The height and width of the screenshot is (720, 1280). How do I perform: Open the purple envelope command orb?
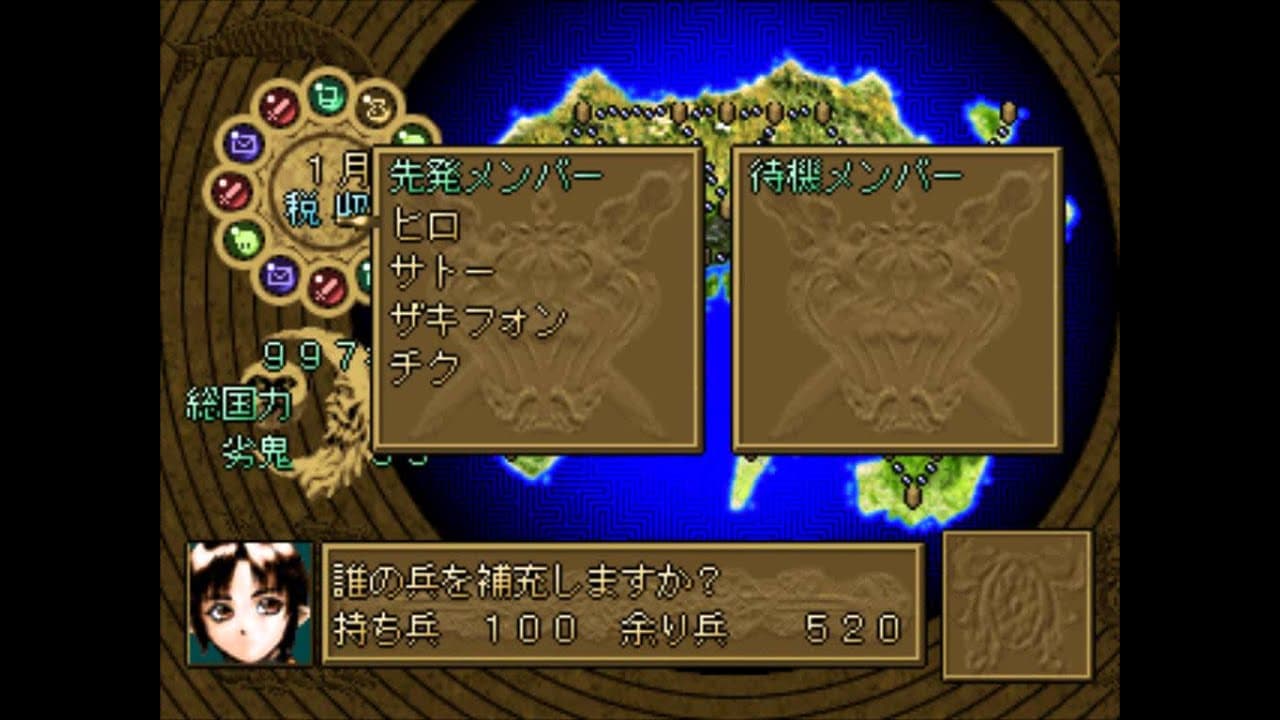(245, 143)
